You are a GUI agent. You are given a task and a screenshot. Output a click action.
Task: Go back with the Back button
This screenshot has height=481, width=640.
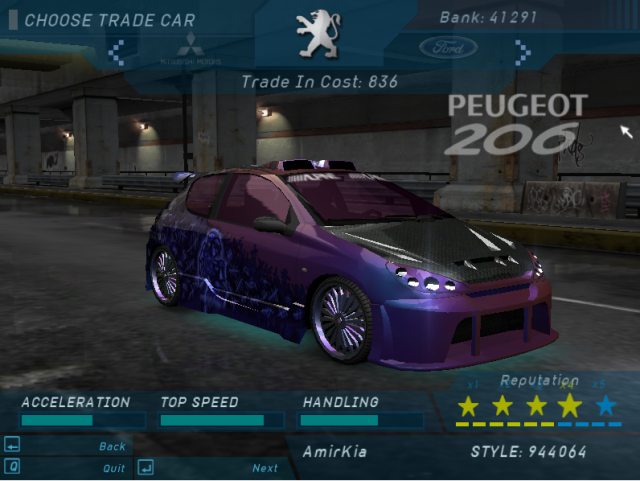[112, 447]
